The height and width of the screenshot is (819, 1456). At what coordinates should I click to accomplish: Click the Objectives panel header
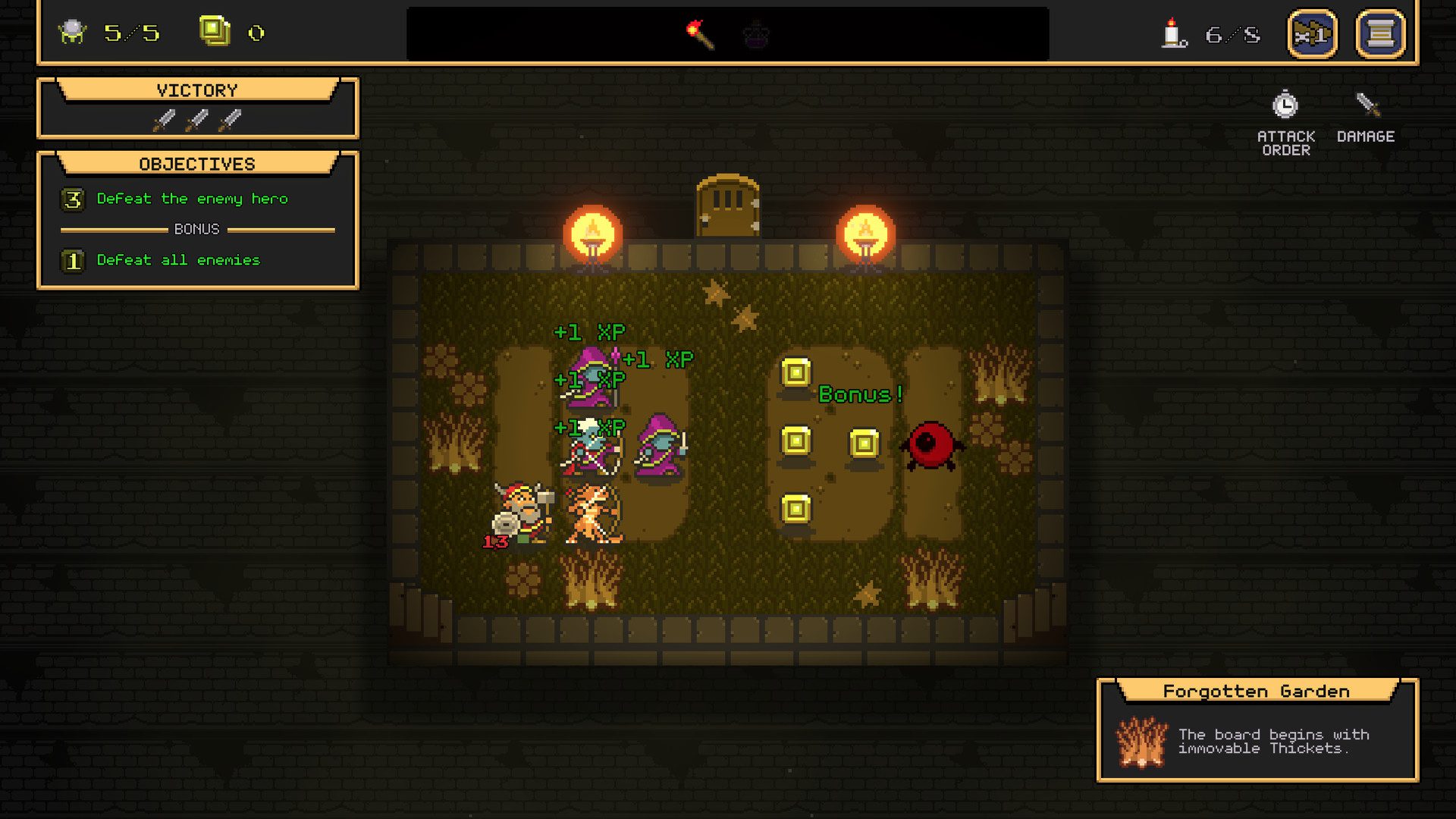pos(196,163)
